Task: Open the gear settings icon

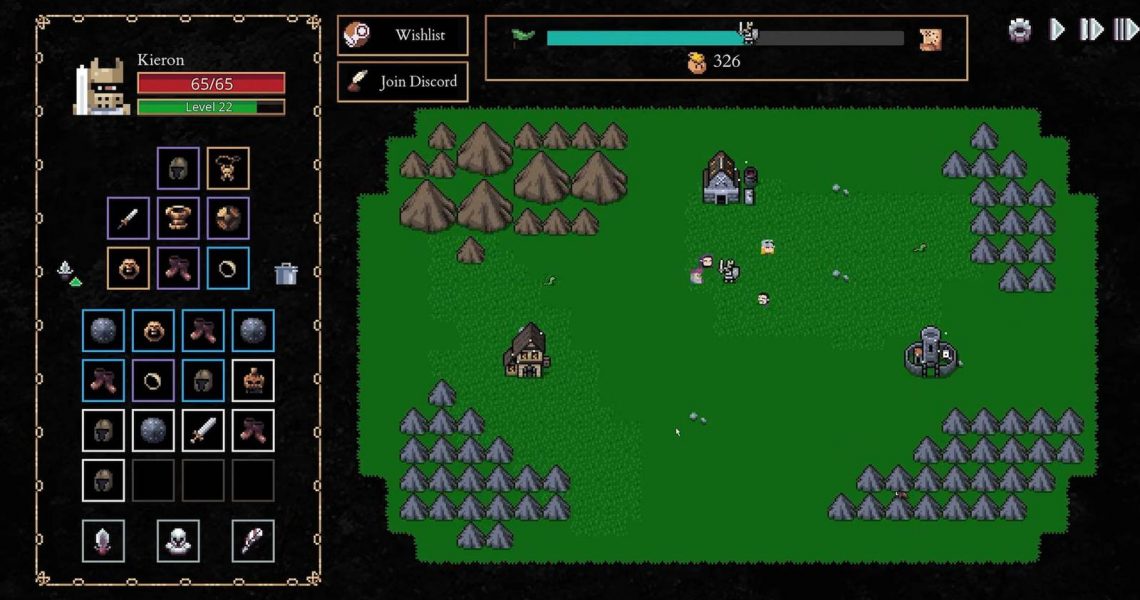Action: tap(1019, 30)
